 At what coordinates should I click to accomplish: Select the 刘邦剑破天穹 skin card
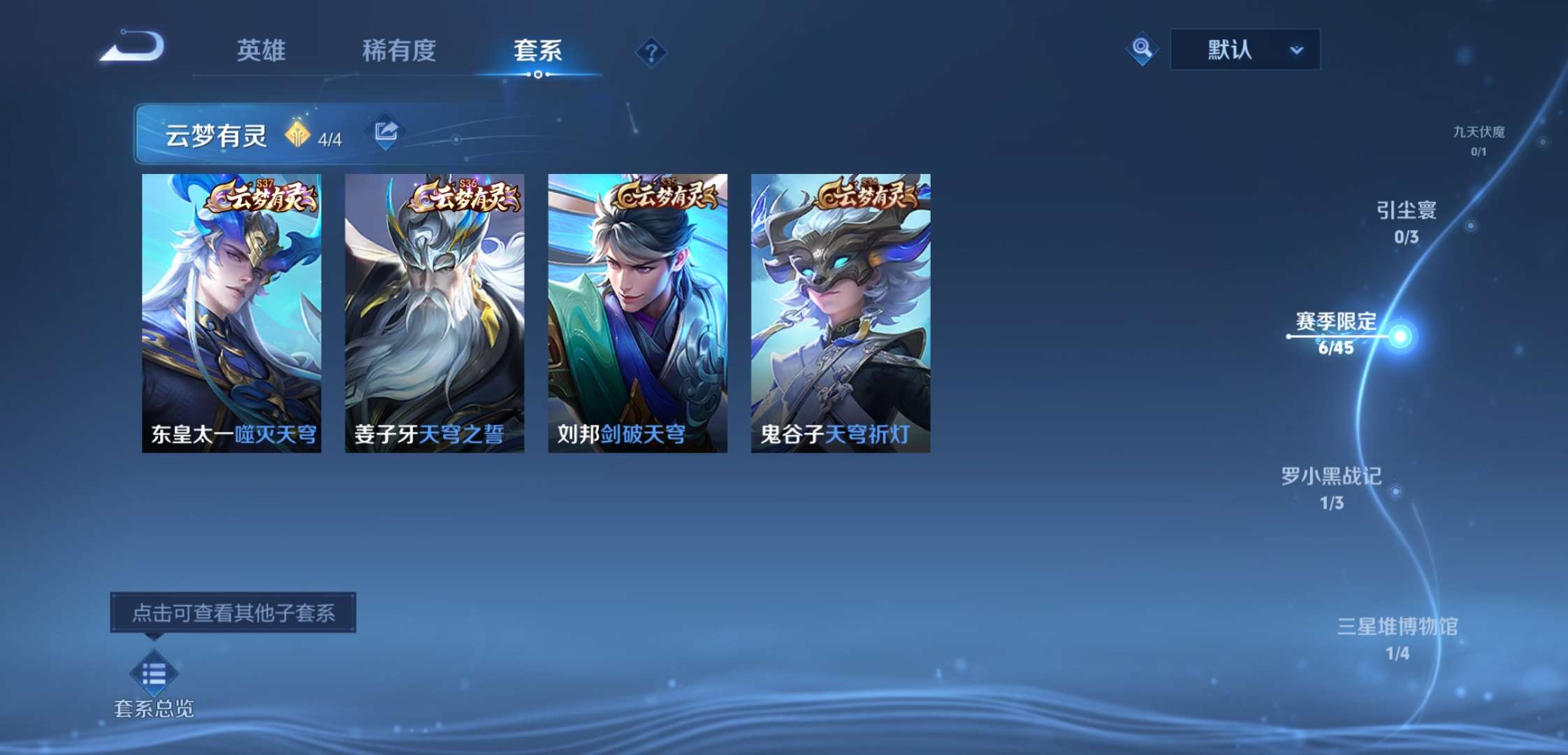pos(636,308)
